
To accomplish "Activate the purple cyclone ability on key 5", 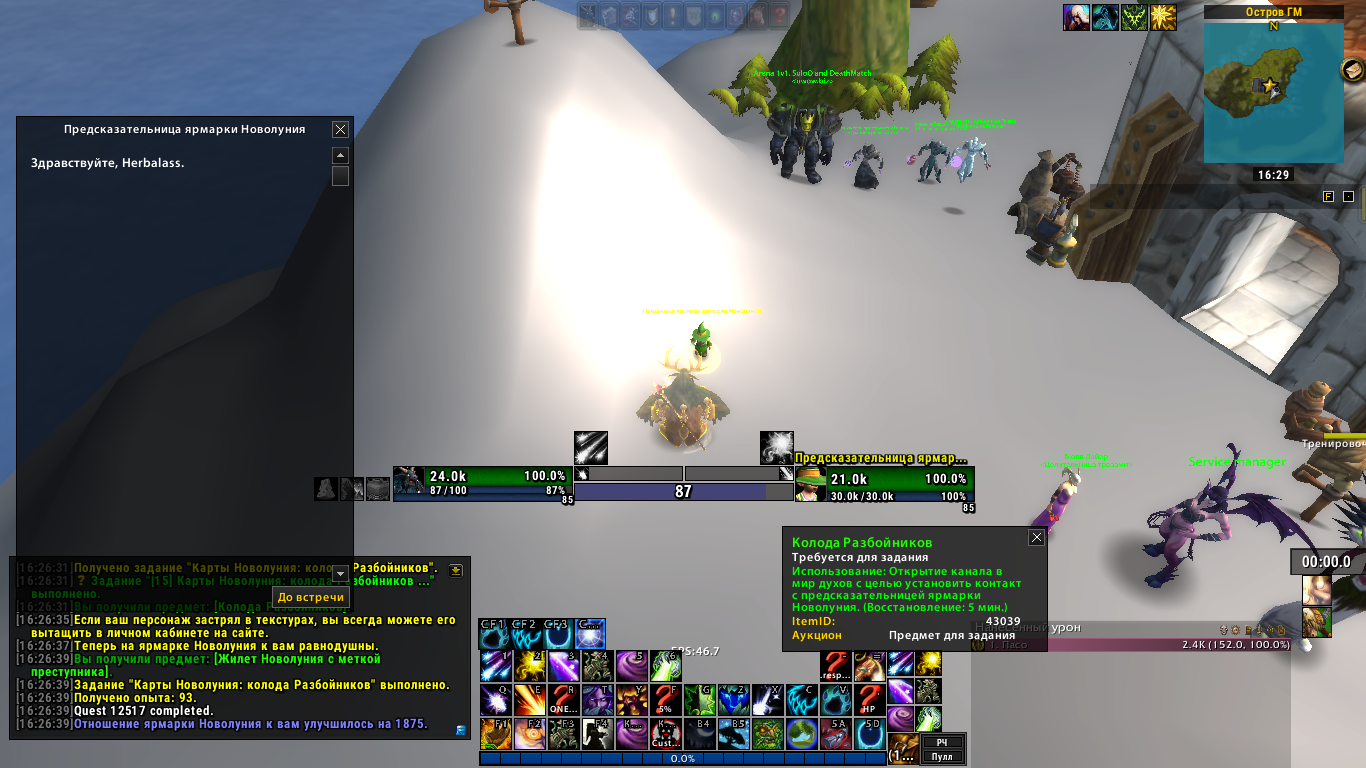I will (x=631, y=665).
